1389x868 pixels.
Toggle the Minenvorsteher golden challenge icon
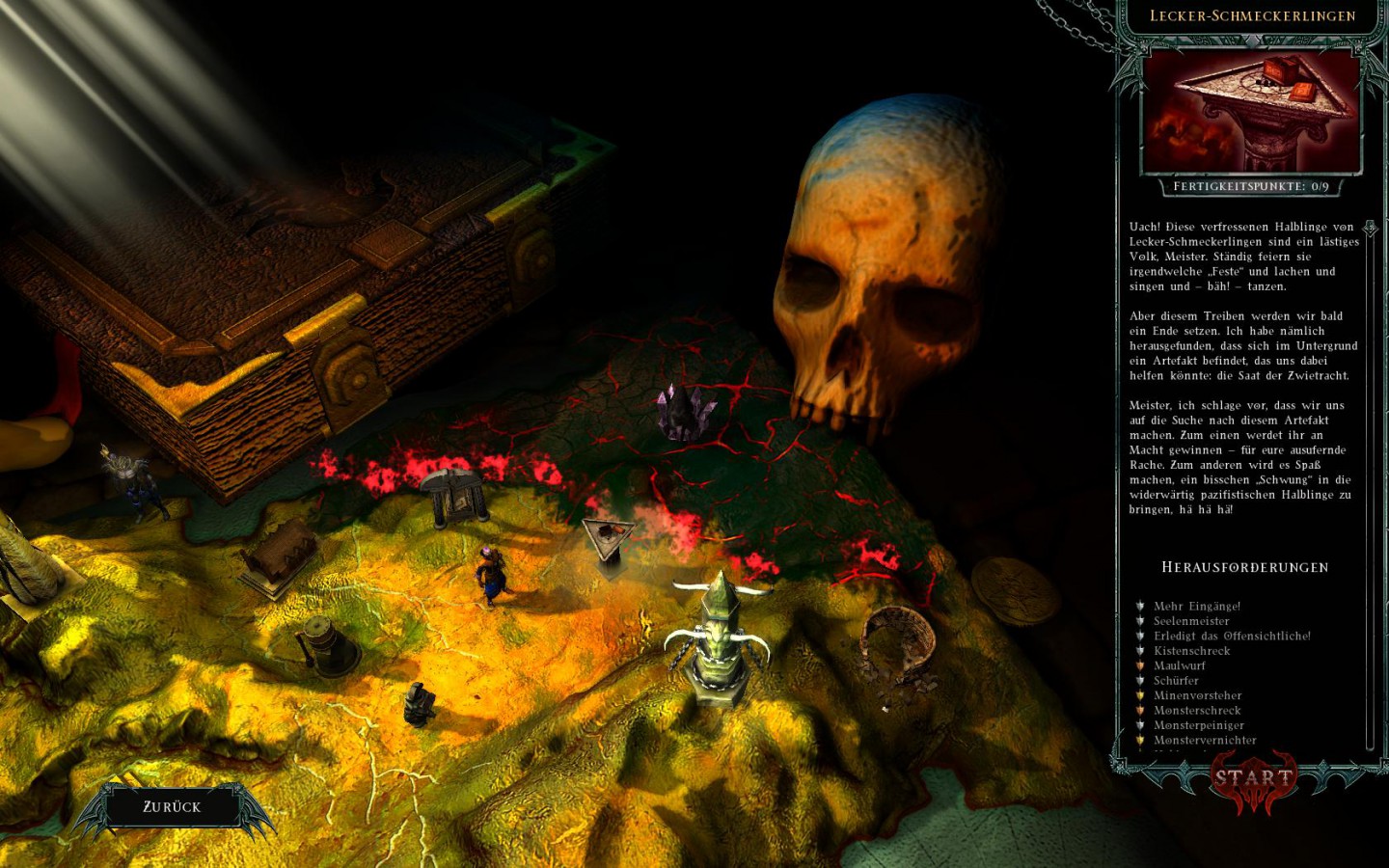pos(1139,695)
